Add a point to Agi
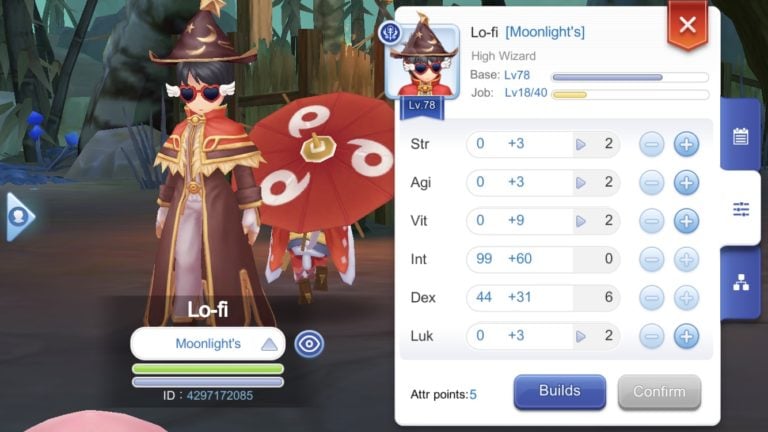 tap(686, 183)
